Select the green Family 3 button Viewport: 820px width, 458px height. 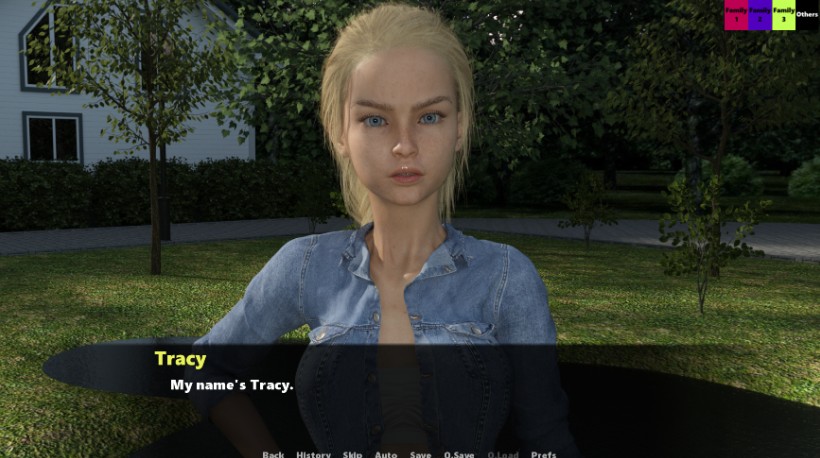(784, 15)
